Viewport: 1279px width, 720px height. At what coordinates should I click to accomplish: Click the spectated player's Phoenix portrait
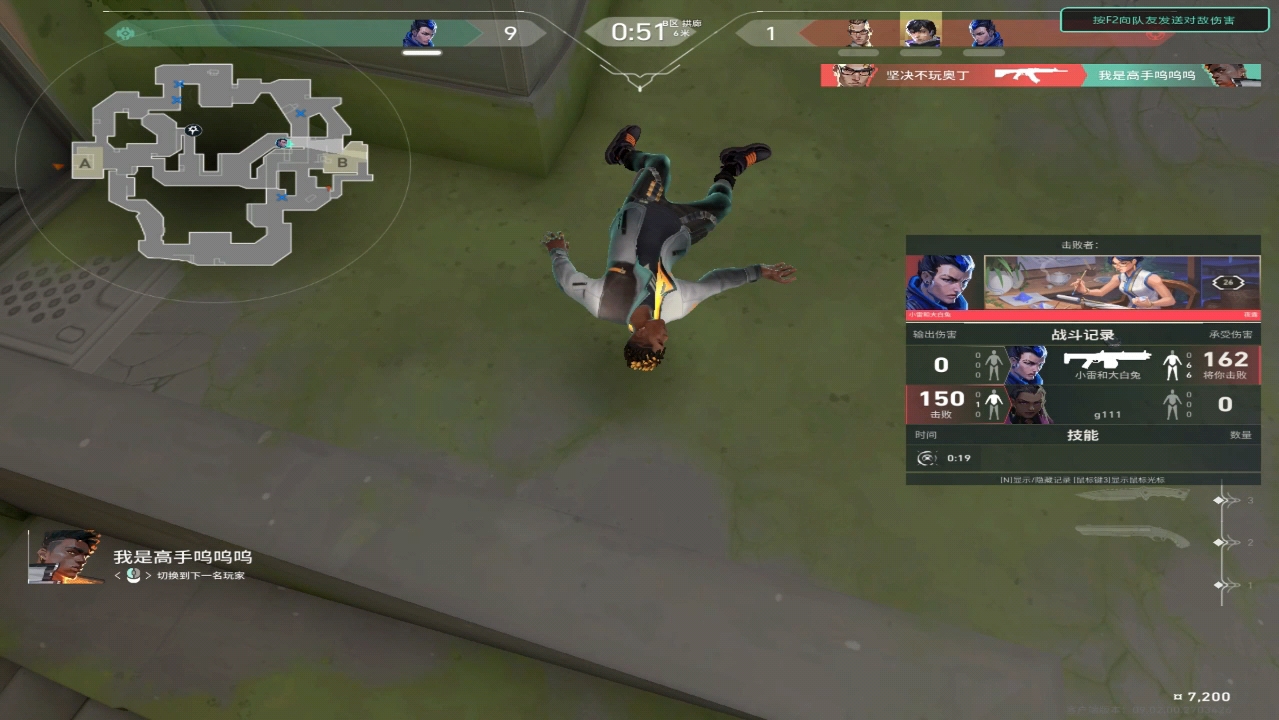click(x=66, y=557)
